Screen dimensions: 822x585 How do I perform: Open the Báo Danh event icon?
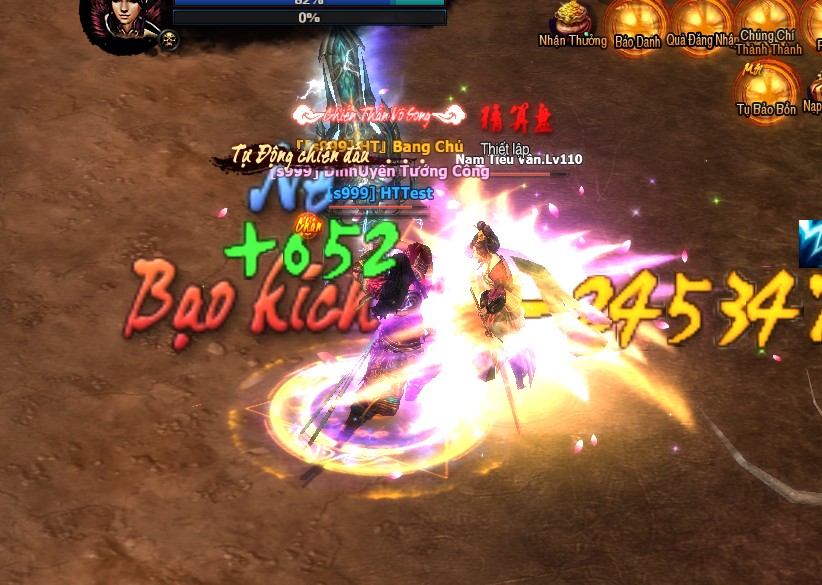tap(636, 22)
